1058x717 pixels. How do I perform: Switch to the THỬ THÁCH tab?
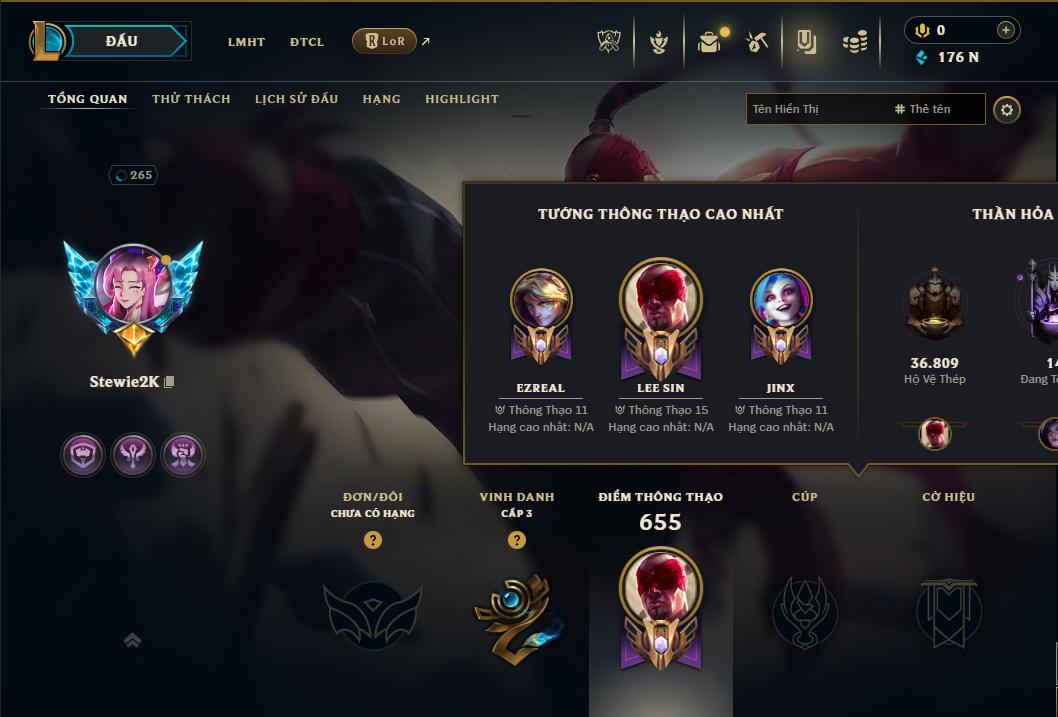191,99
